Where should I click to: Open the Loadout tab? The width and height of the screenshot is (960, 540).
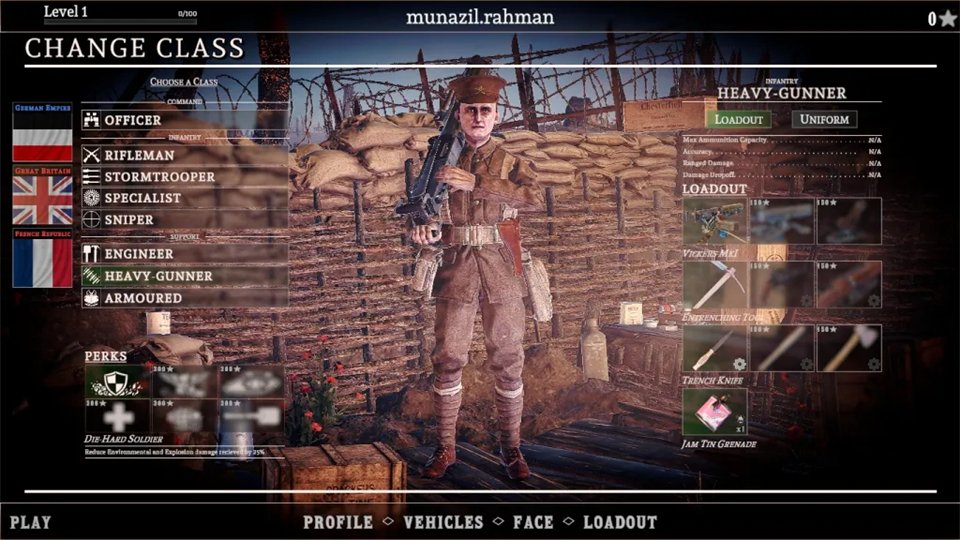(x=738, y=119)
